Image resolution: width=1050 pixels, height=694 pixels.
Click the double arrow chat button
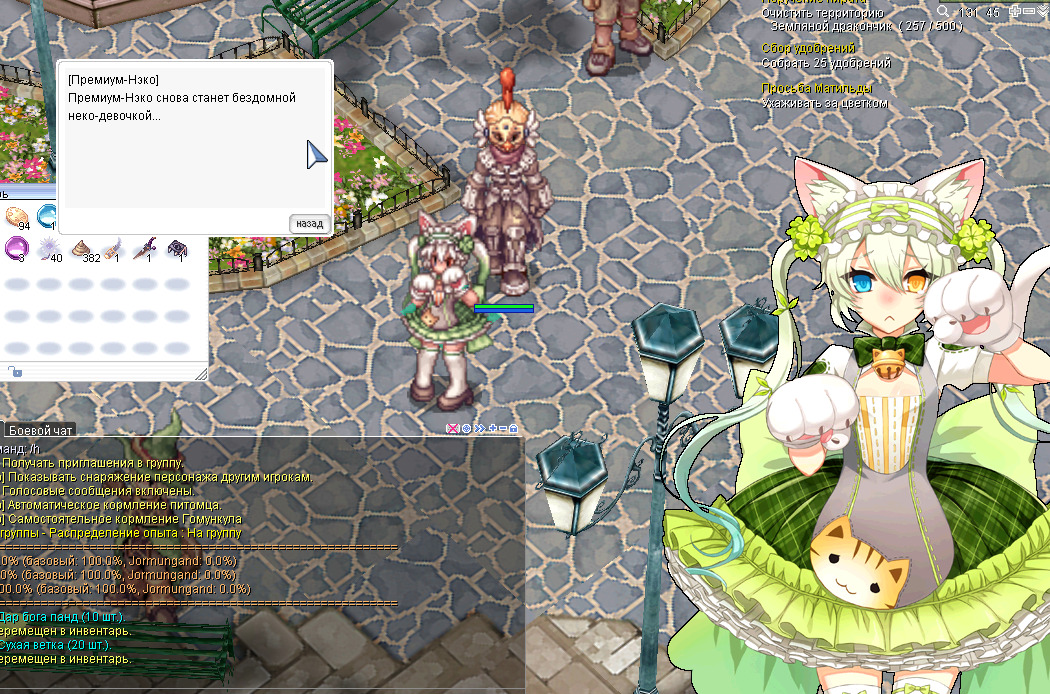[x=479, y=429]
